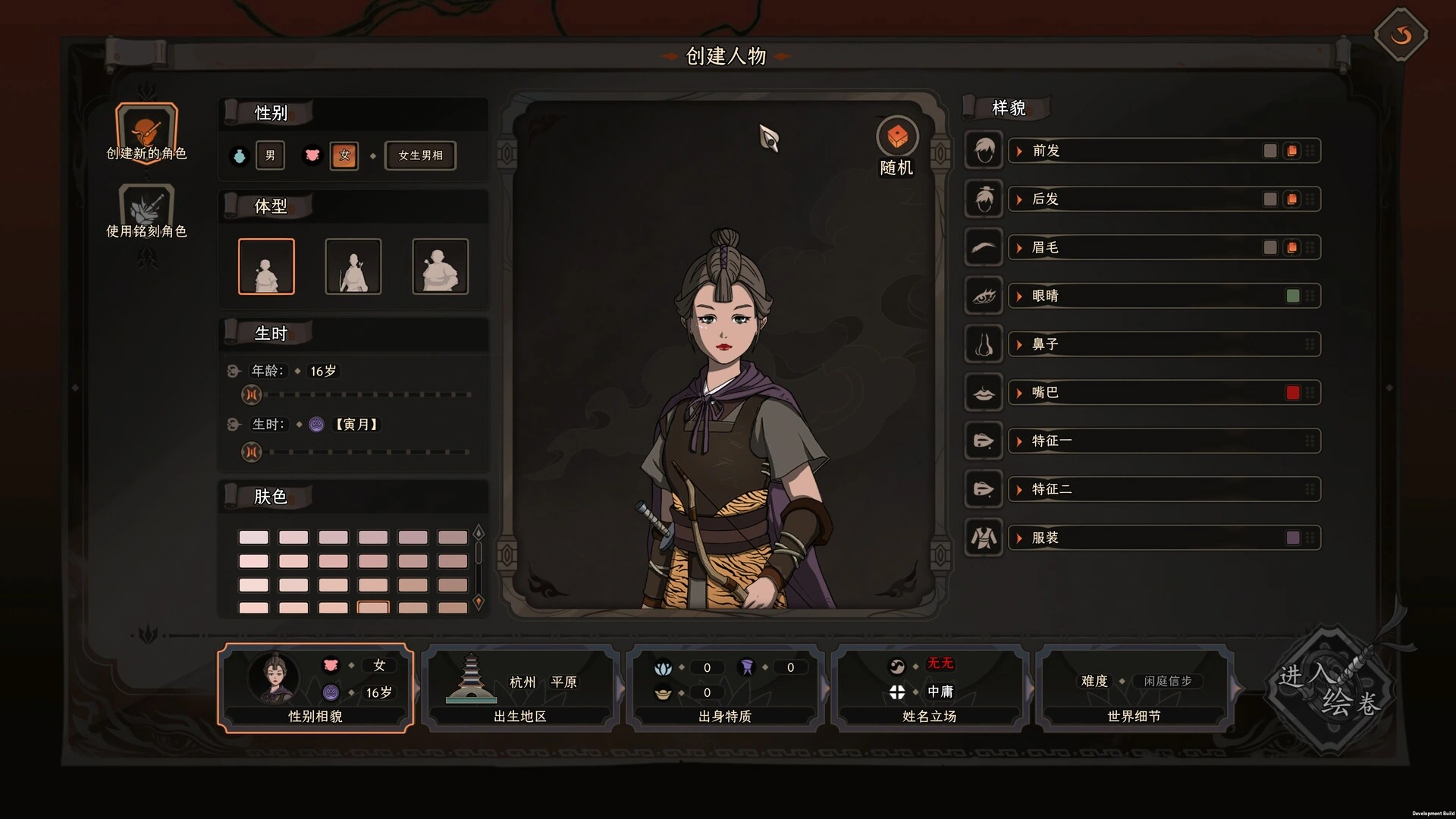Click the return arrow icon at top right
The width and height of the screenshot is (1456, 819).
tap(1401, 34)
